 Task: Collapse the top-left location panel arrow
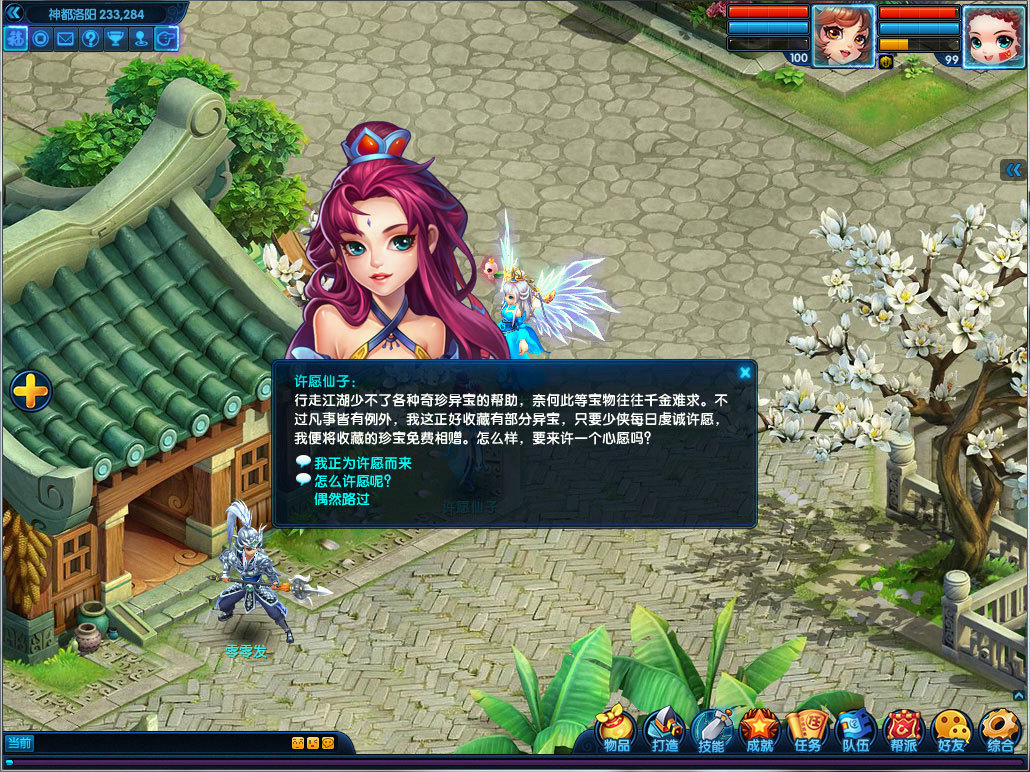pos(14,13)
